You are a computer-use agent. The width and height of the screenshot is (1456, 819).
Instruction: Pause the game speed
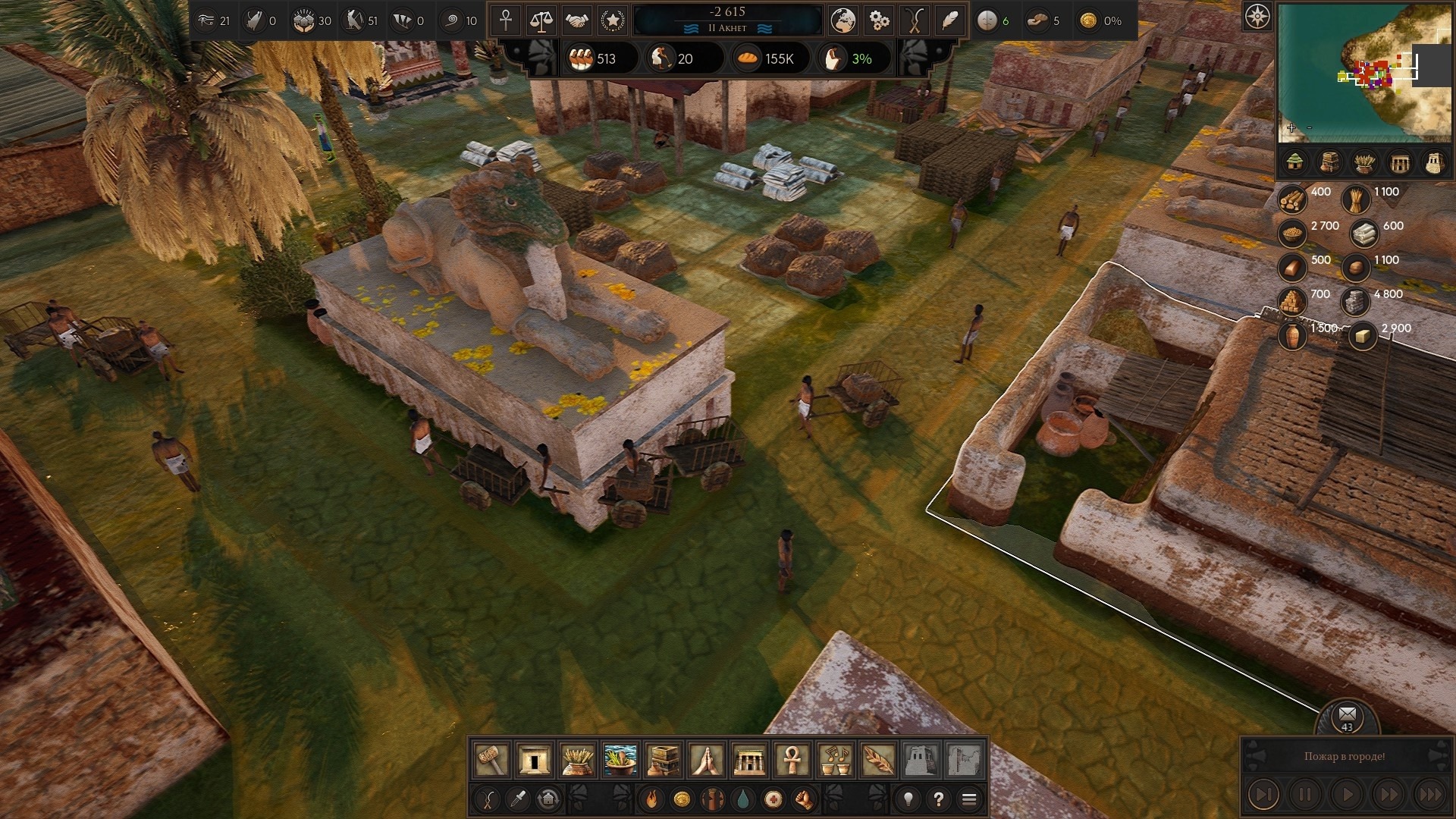point(1305,795)
